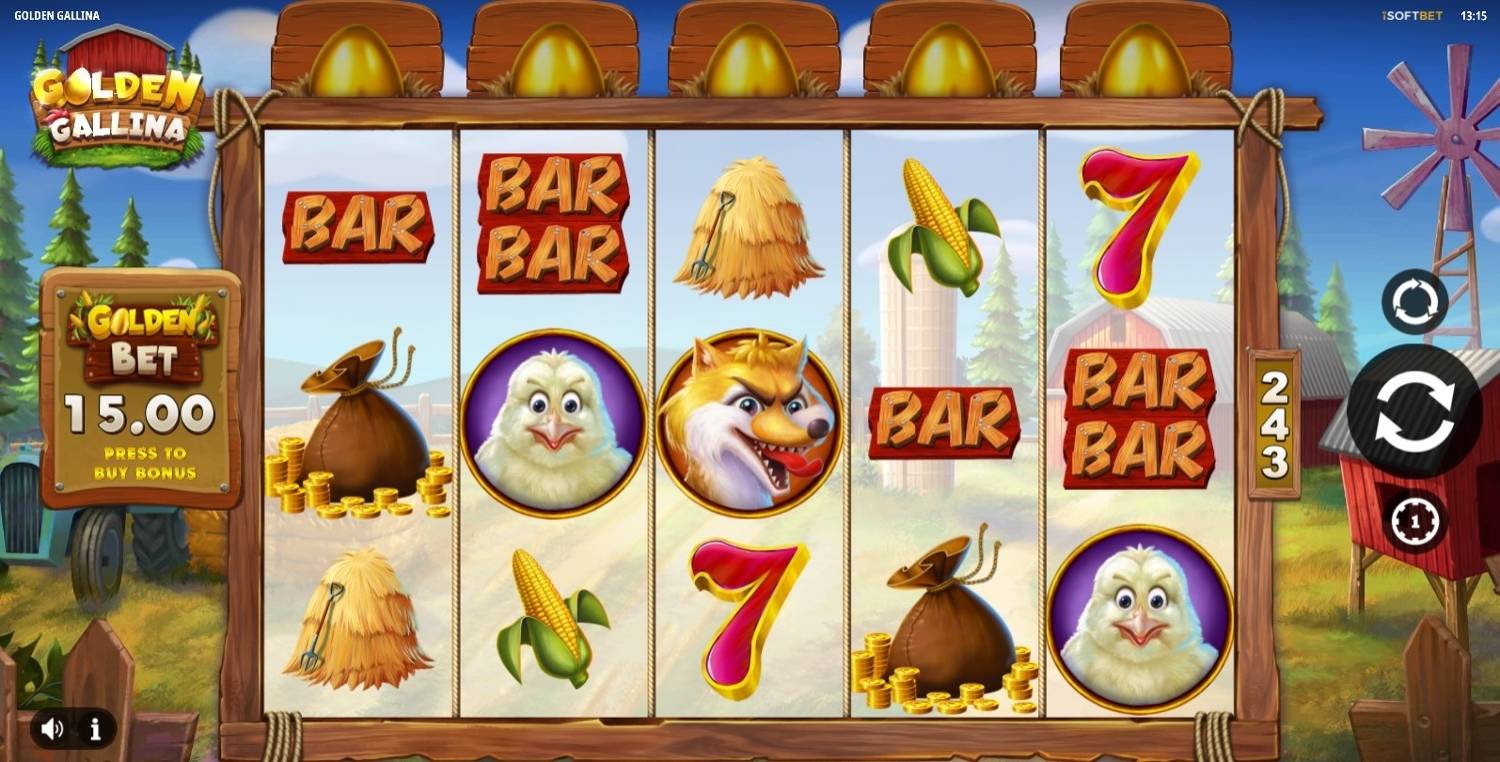Image resolution: width=1500 pixels, height=762 pixels.
Task: Spin the reels with the large spin button
Action: pos(1413,411)
